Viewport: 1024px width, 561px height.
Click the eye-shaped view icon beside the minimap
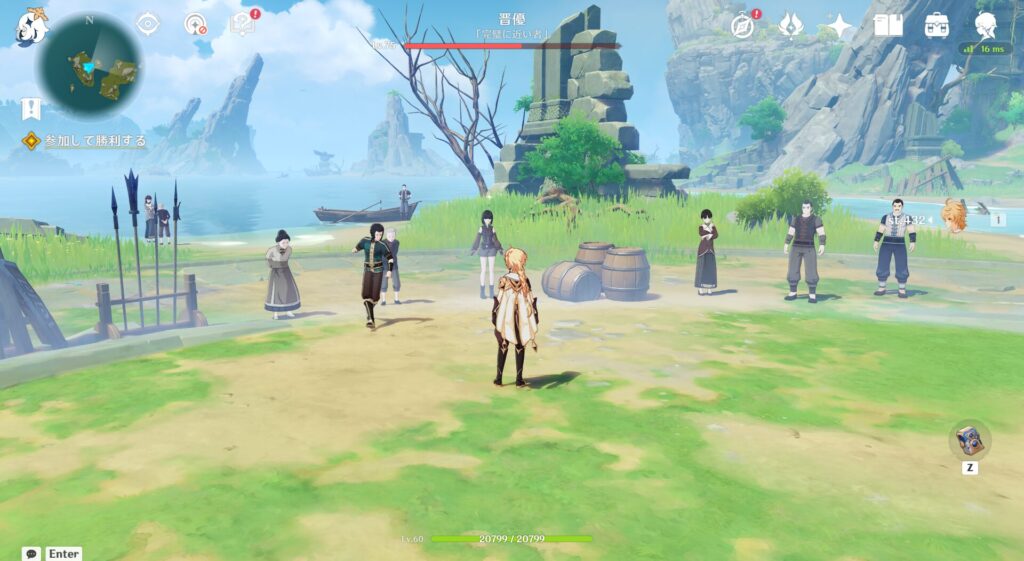click(x=148, y=24)
